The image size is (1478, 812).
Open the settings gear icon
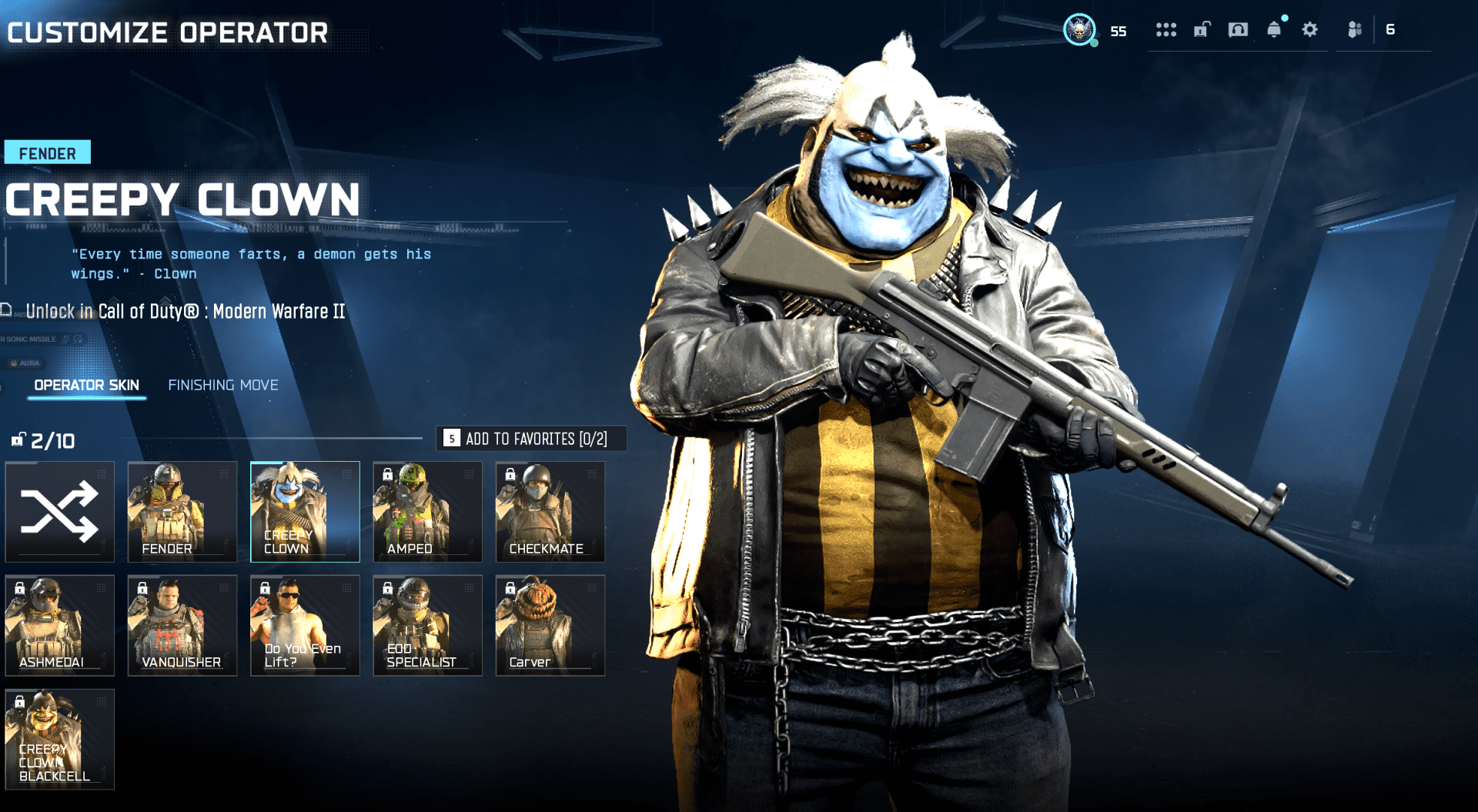[1309, 30]
